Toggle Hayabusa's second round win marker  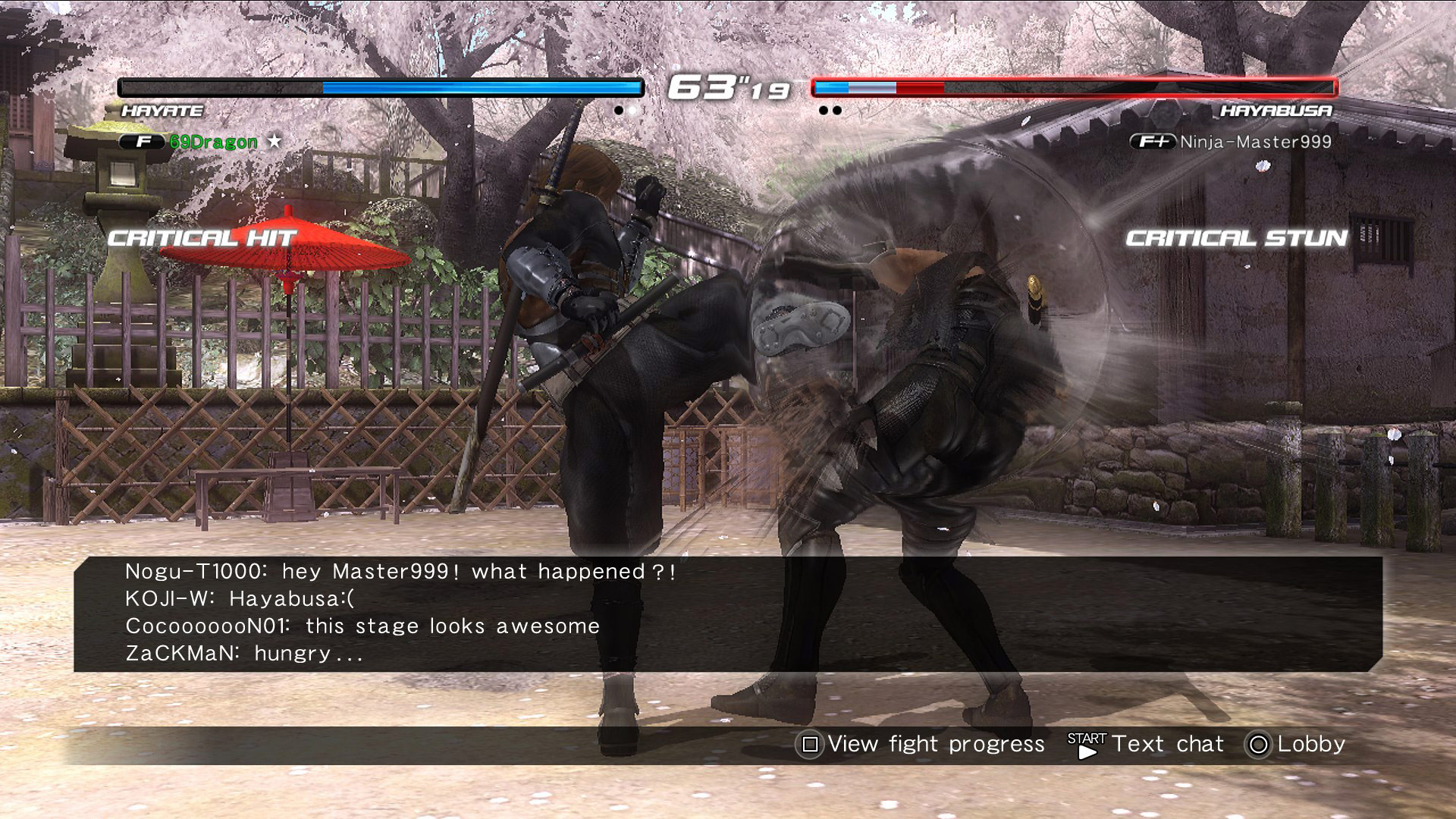click(x=836, y=111)
